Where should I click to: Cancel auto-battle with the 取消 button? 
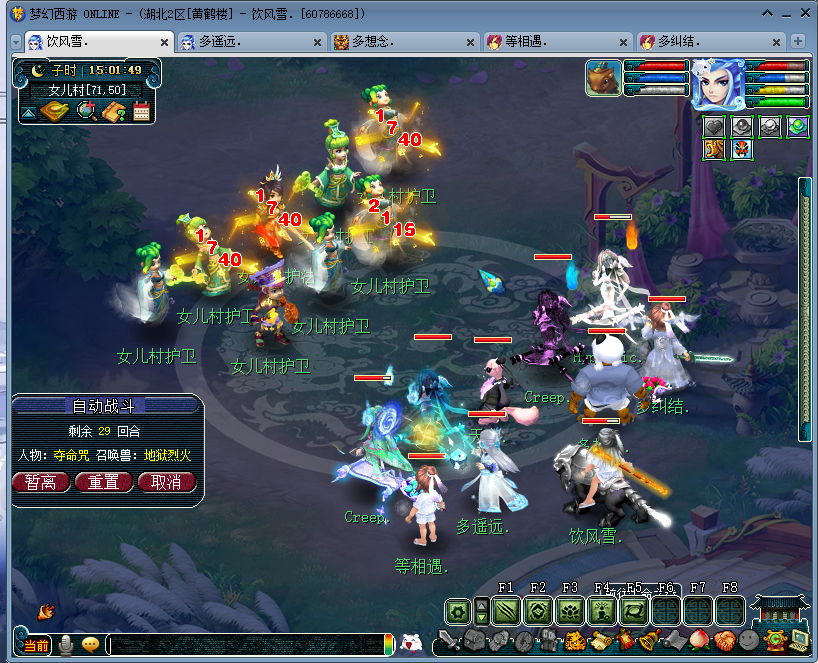pyautogui.click(x=167, y=482)
